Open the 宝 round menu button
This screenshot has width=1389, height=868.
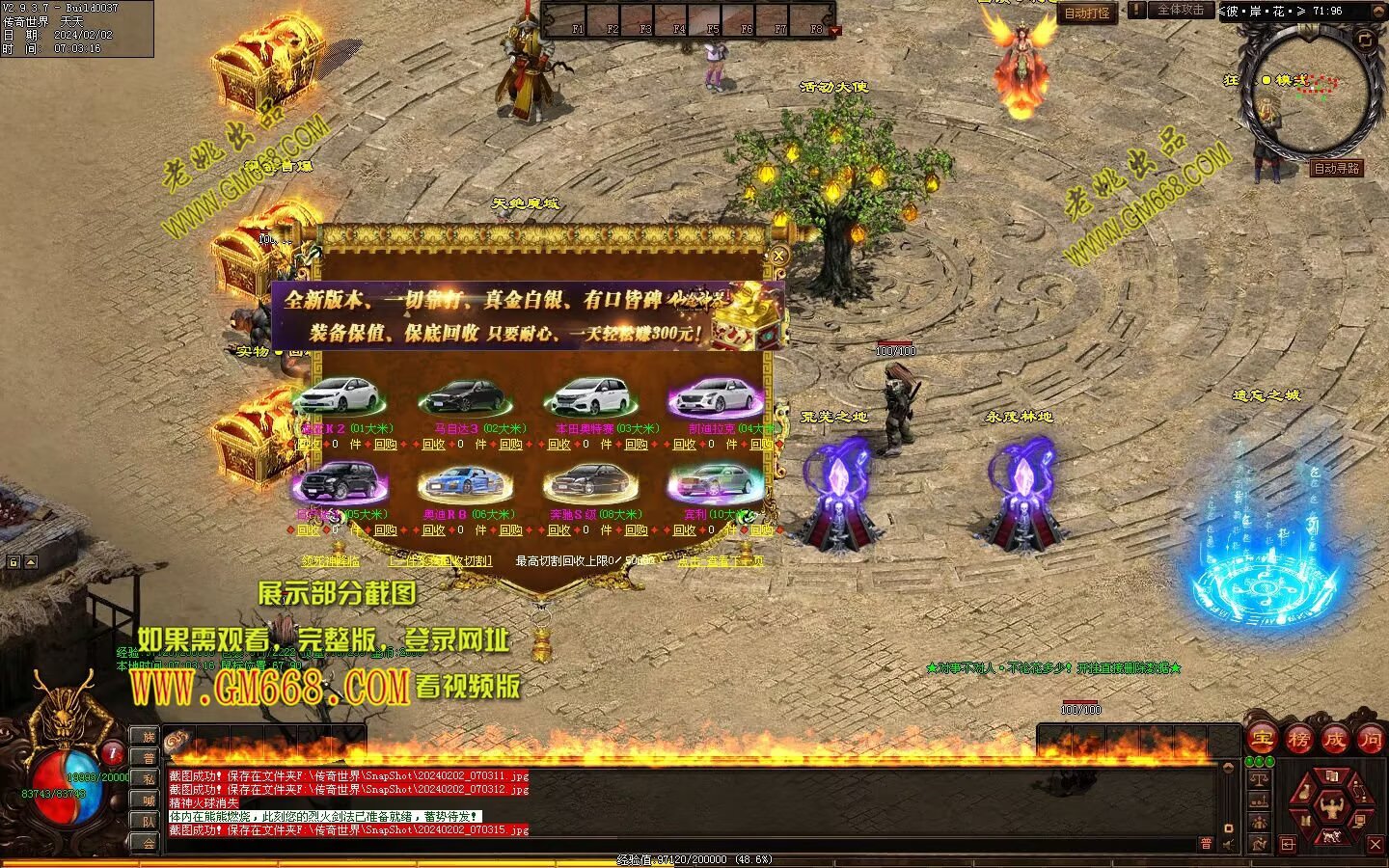coord(1262,740)
